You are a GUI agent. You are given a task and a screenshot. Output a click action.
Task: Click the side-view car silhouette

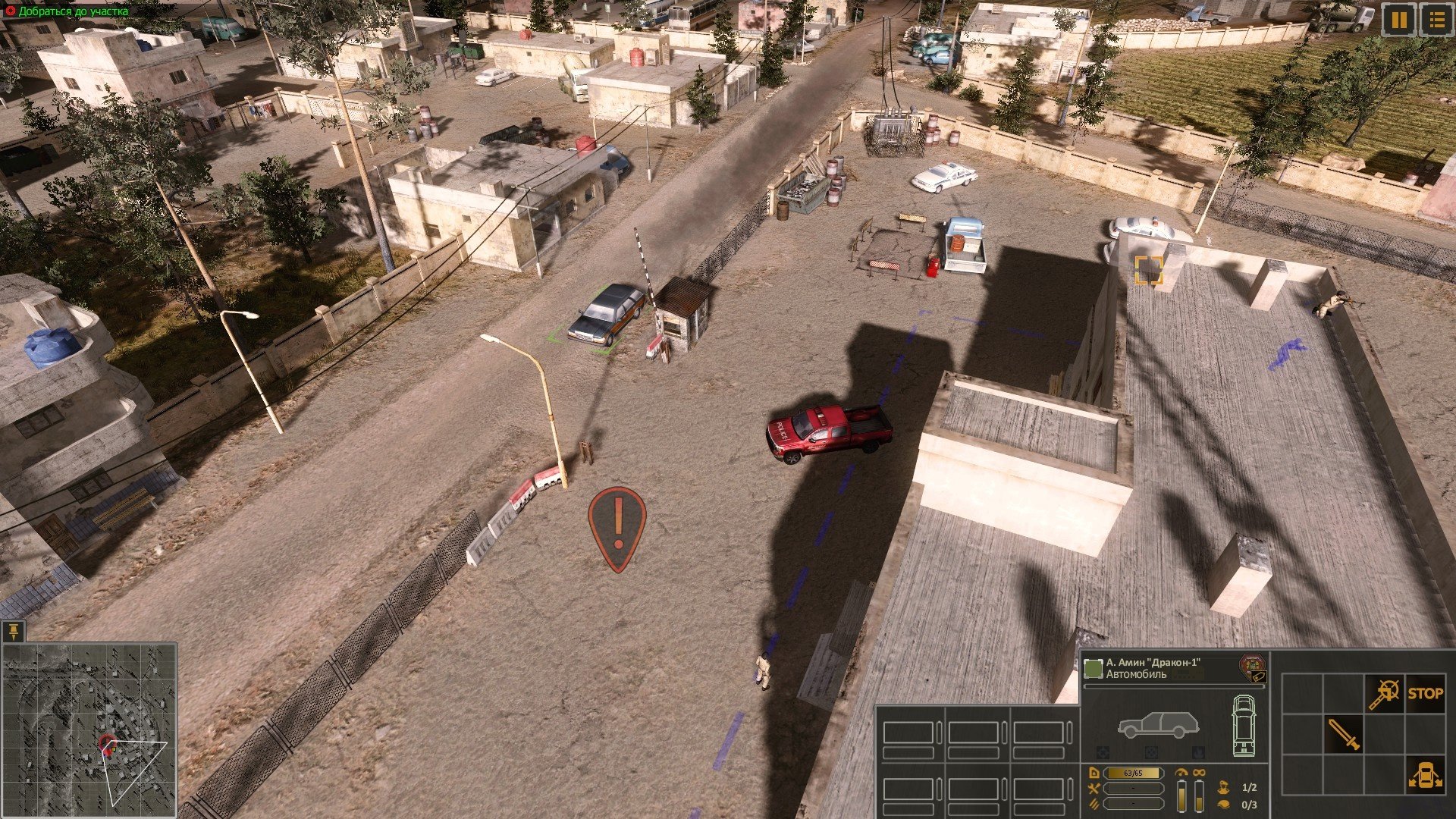(x=1158, y=725)
